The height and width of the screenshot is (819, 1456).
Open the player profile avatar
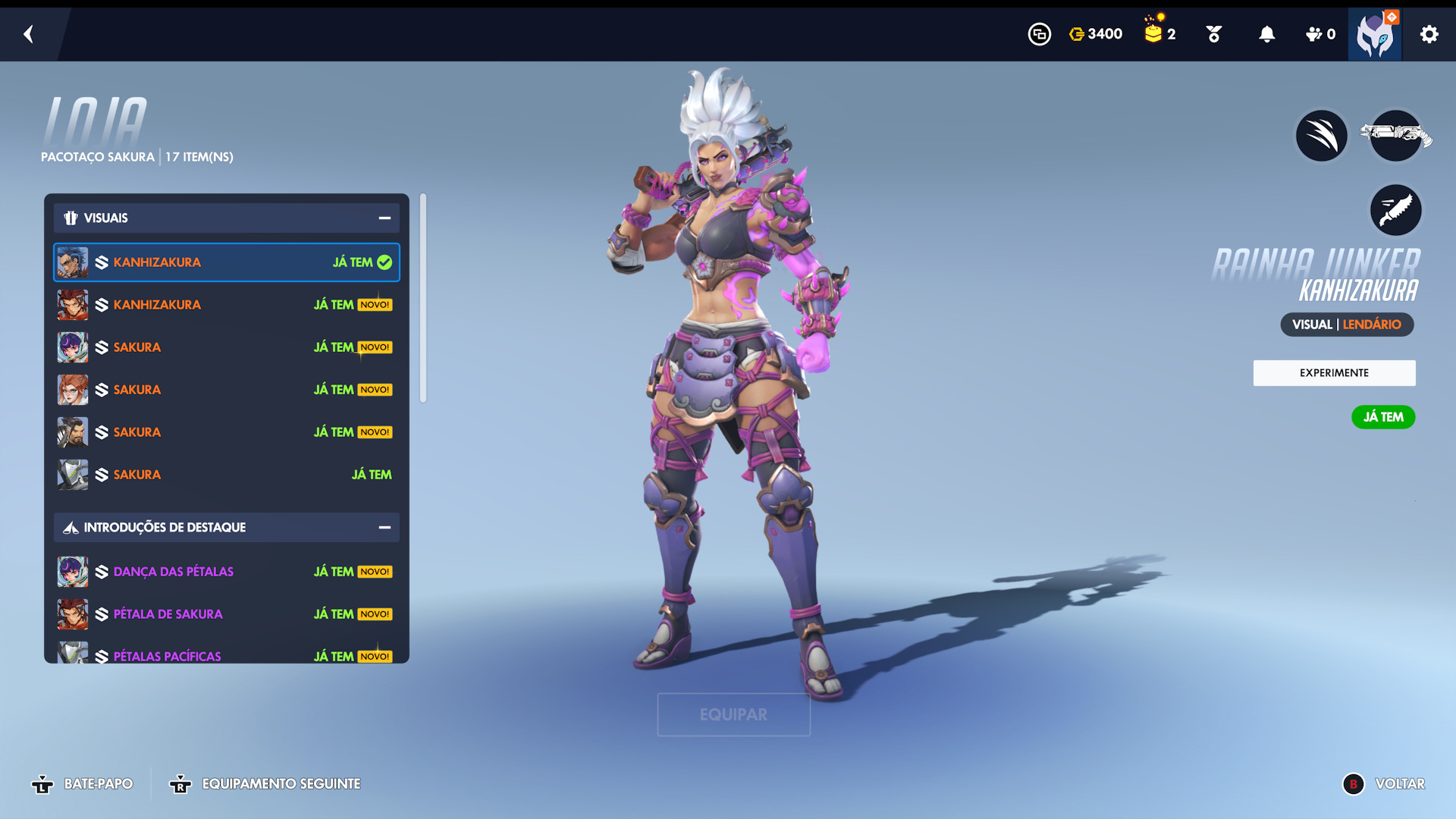coord(1374,35)
